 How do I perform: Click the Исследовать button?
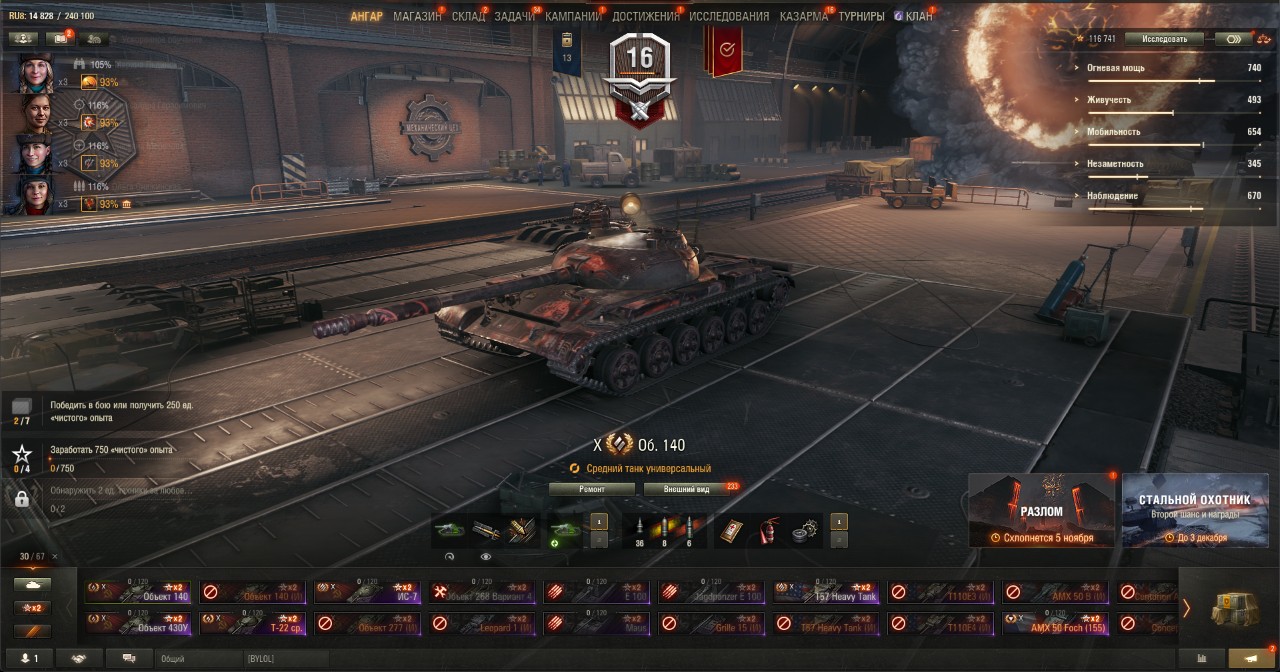click(x=1164, y=39)
